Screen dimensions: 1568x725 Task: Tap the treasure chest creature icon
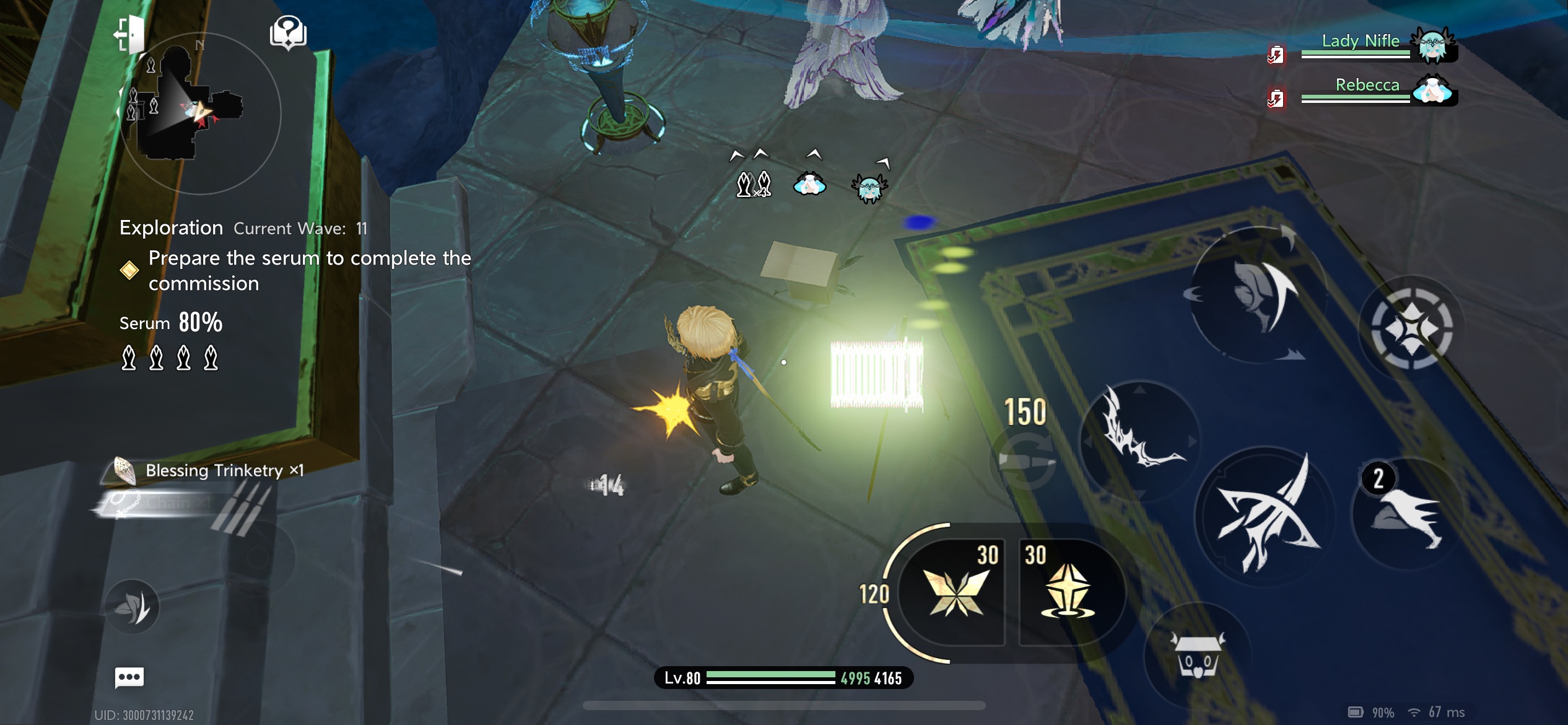tap(1197, 654)
